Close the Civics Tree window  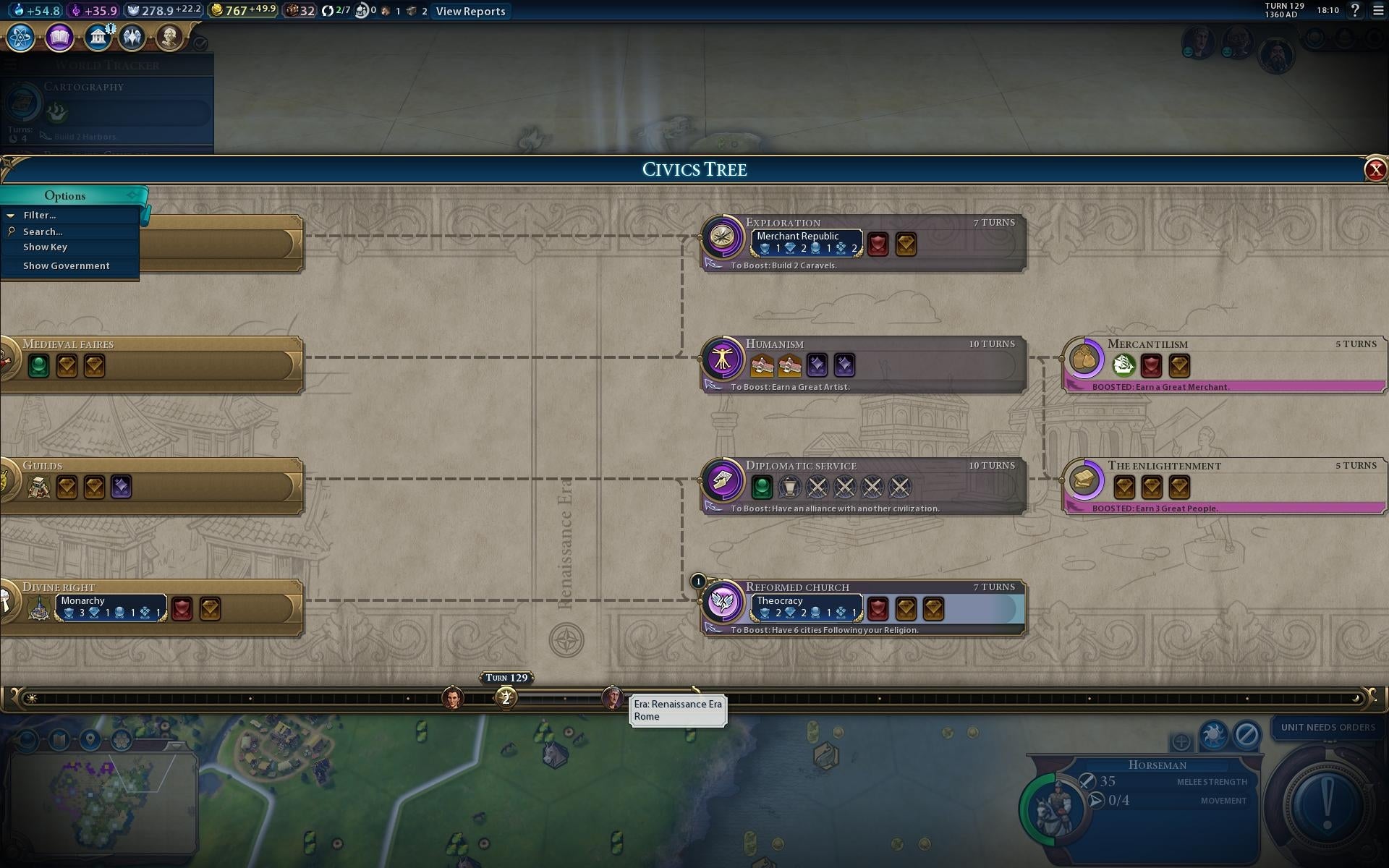[1375, 169]
